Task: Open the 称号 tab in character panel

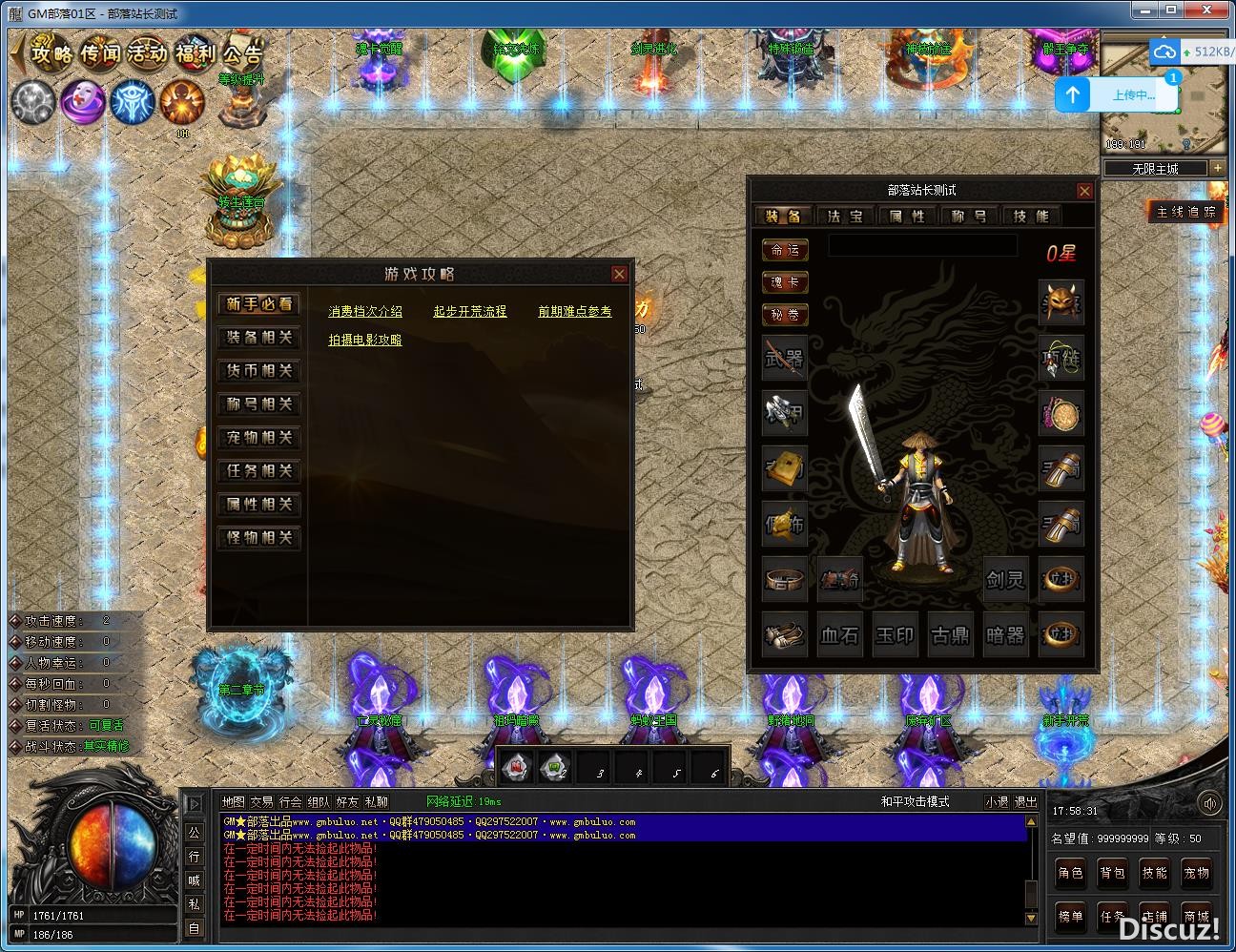Action: 968,217
